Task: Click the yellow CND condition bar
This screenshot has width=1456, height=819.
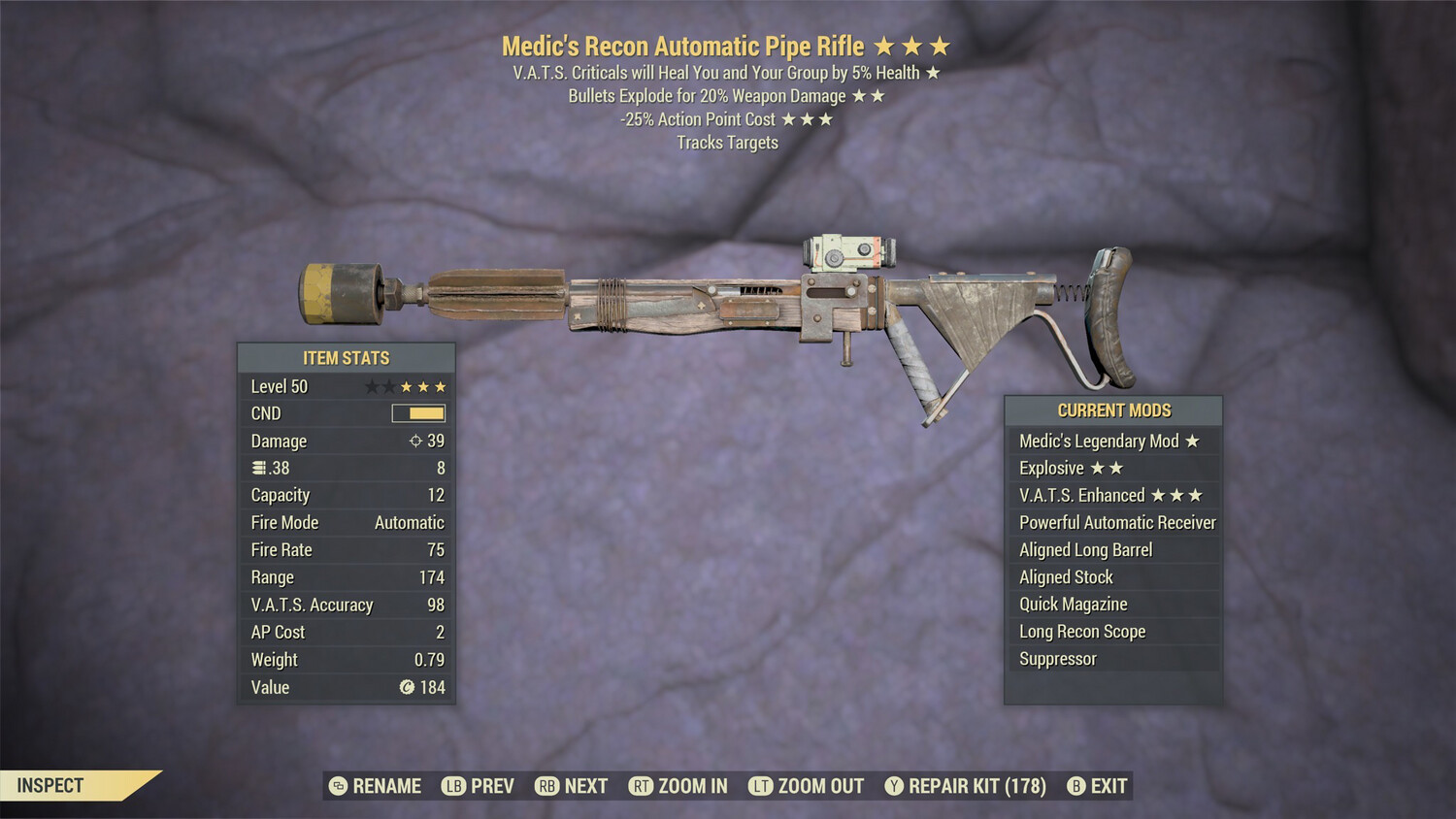Action: point(417,413)
